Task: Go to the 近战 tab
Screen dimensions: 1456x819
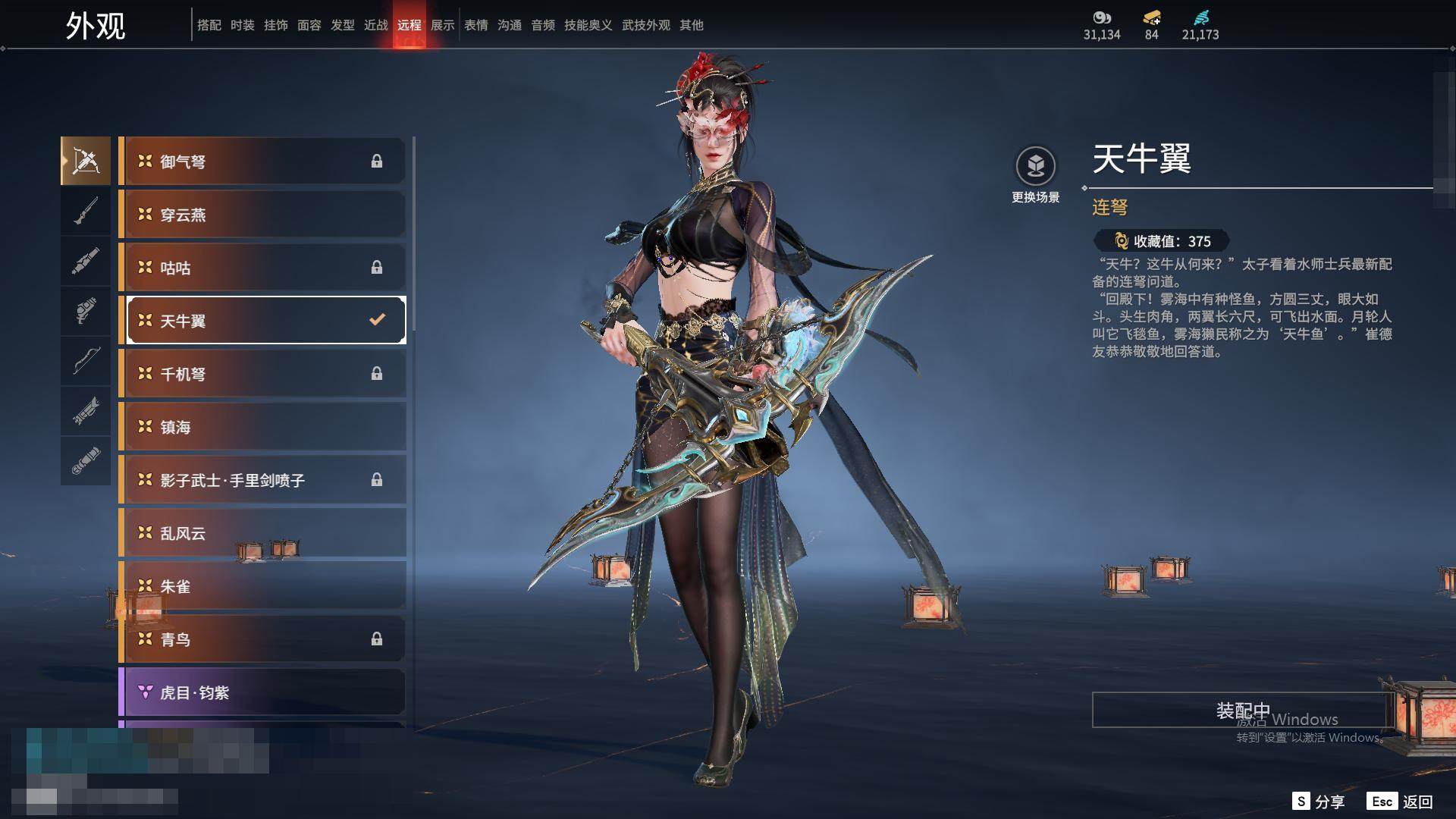Action: 375,25
